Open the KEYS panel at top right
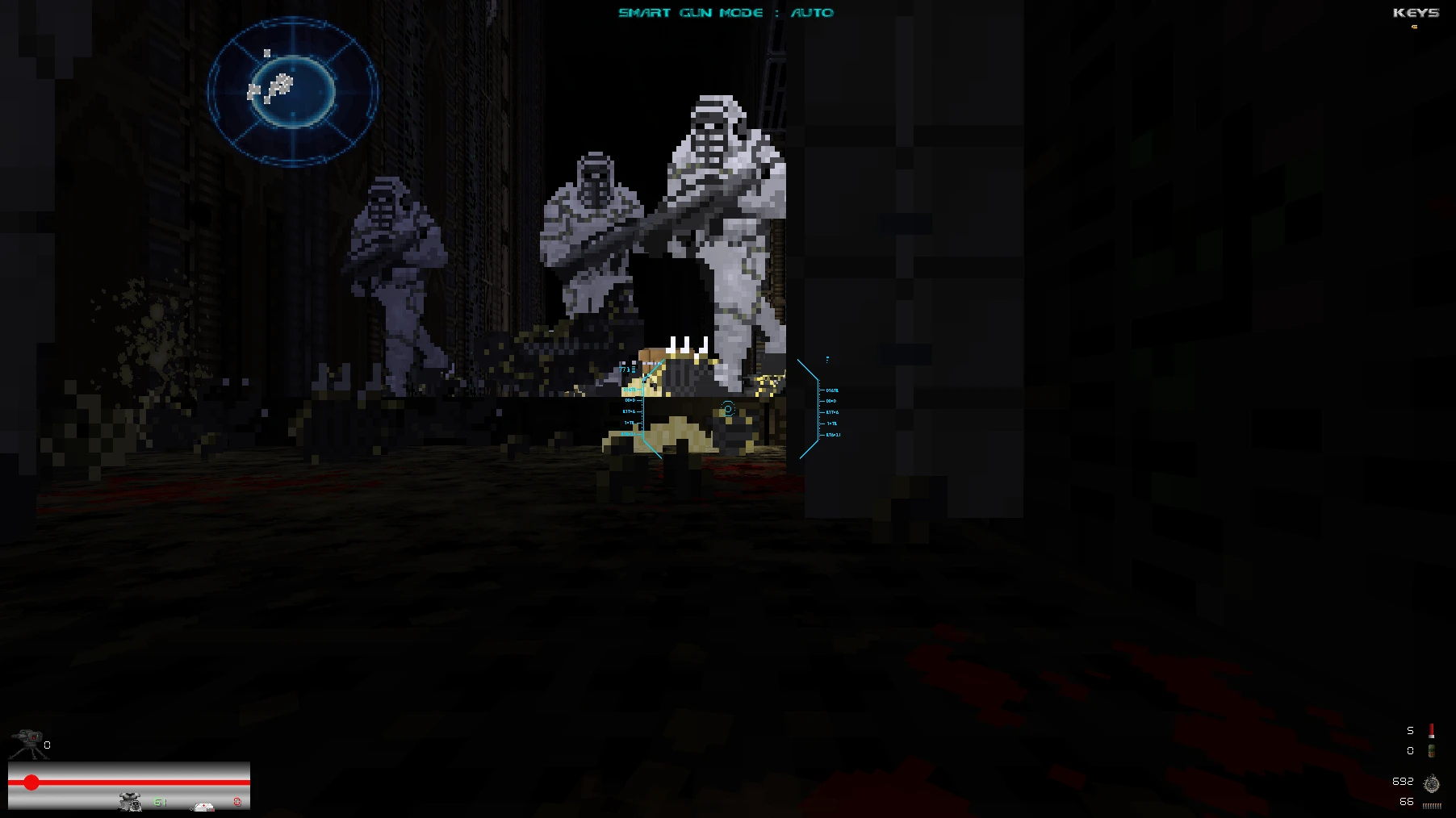This screenshot has height=818, width=1456. coord(1417,13)
